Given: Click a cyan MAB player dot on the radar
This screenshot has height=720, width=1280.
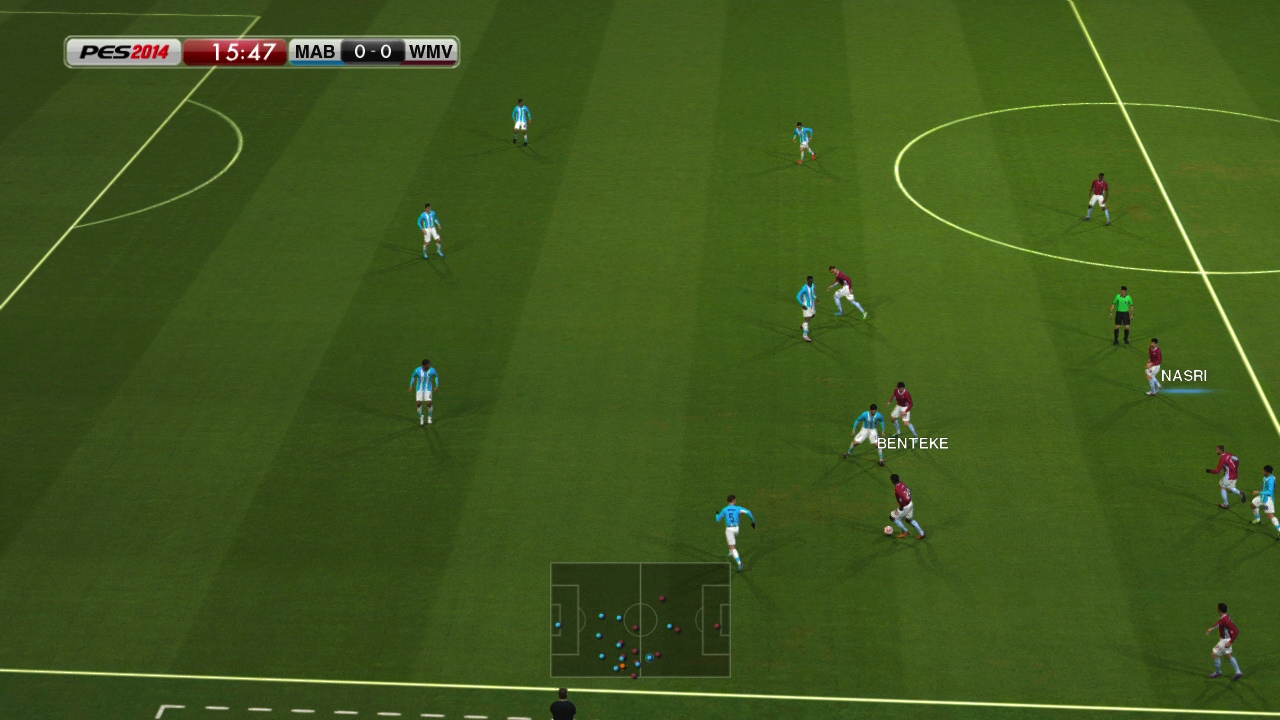Looking at the screenshot, I should pos(602,615).
